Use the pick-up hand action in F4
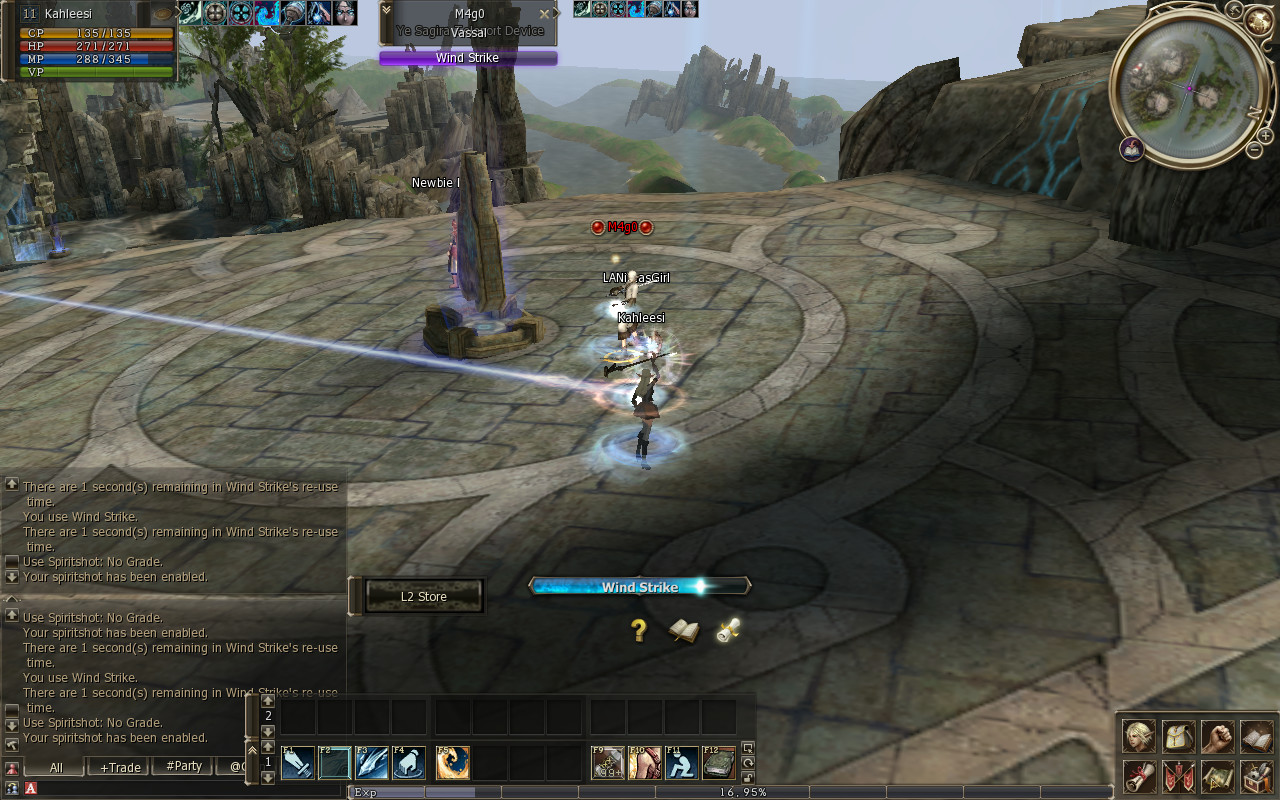The height and width of the screenshot is (800, 1280). [x=409, y=764]
